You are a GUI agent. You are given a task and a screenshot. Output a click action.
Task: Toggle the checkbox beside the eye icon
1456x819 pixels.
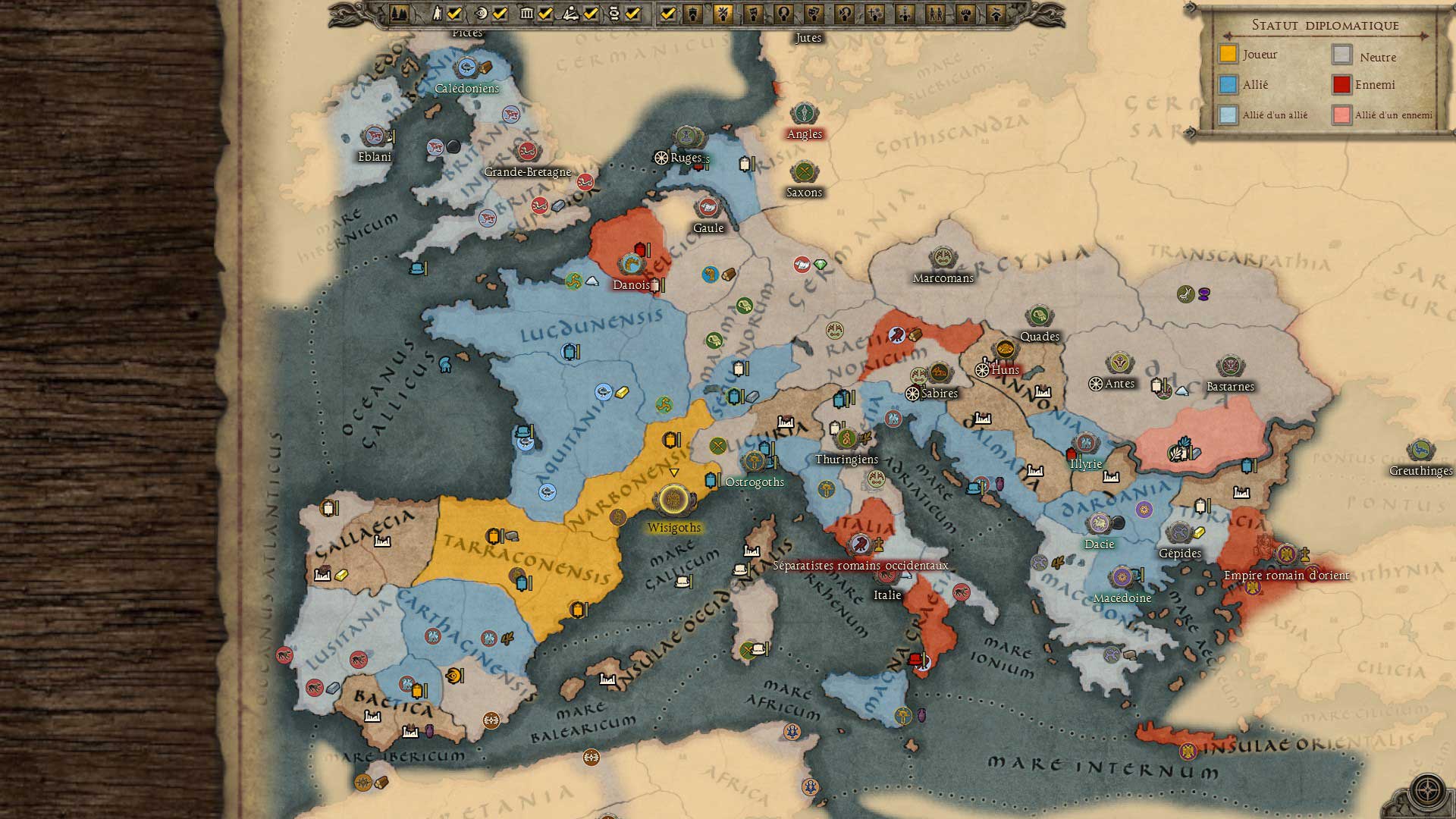tap(500, 13)
